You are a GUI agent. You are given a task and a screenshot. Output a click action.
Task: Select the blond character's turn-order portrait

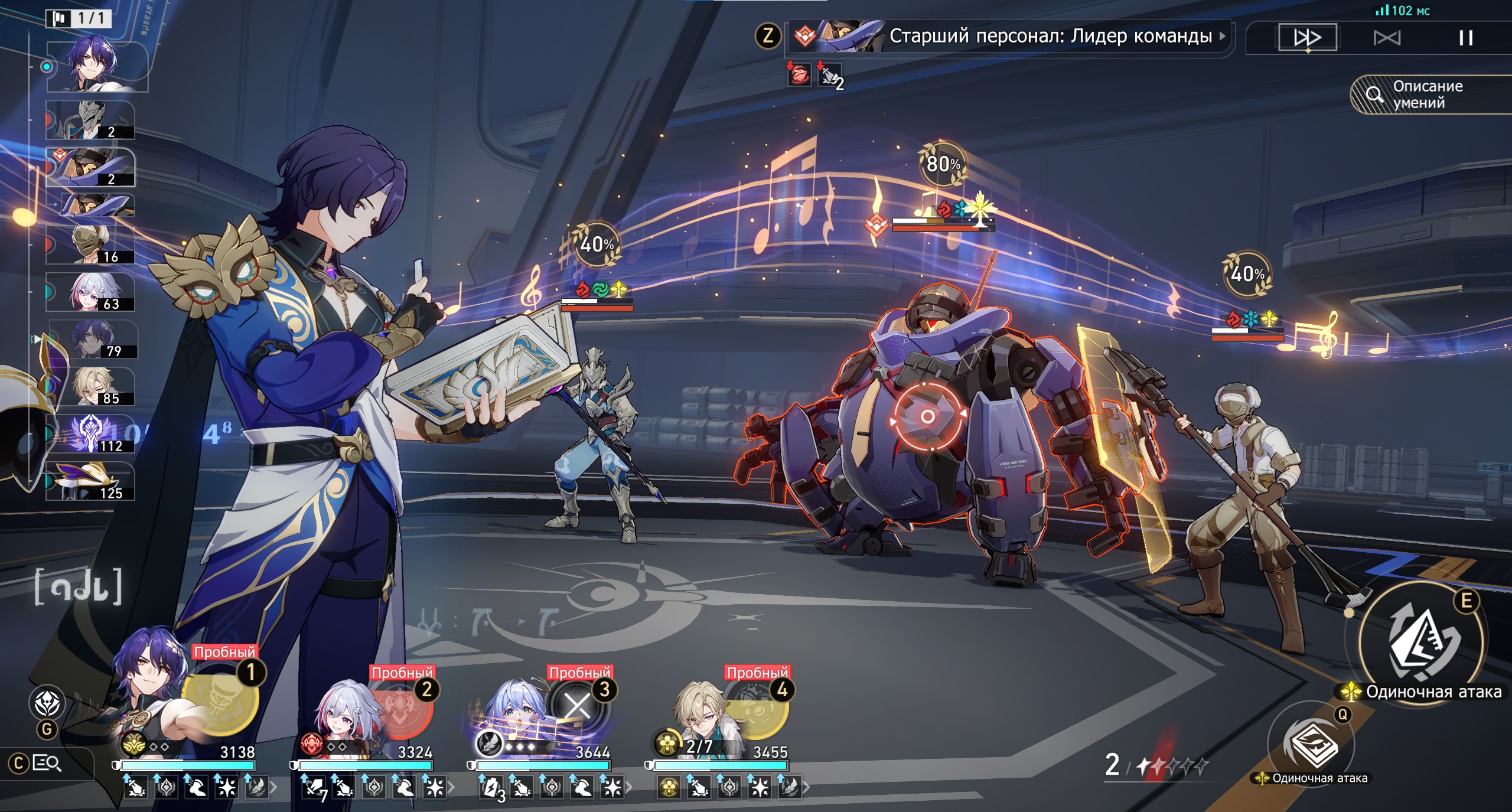(92, 386)
